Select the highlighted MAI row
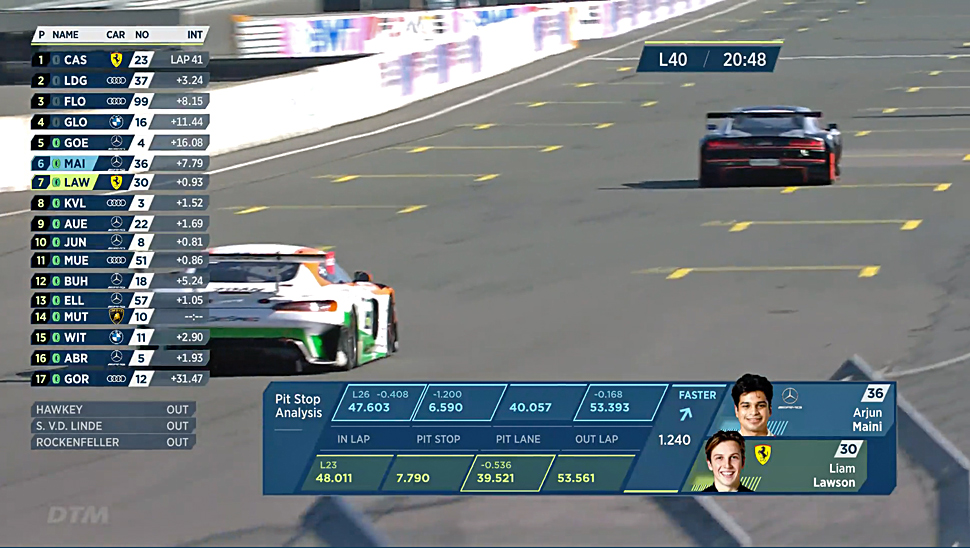This screenshot has height=548, width=970. pos(120,163)
